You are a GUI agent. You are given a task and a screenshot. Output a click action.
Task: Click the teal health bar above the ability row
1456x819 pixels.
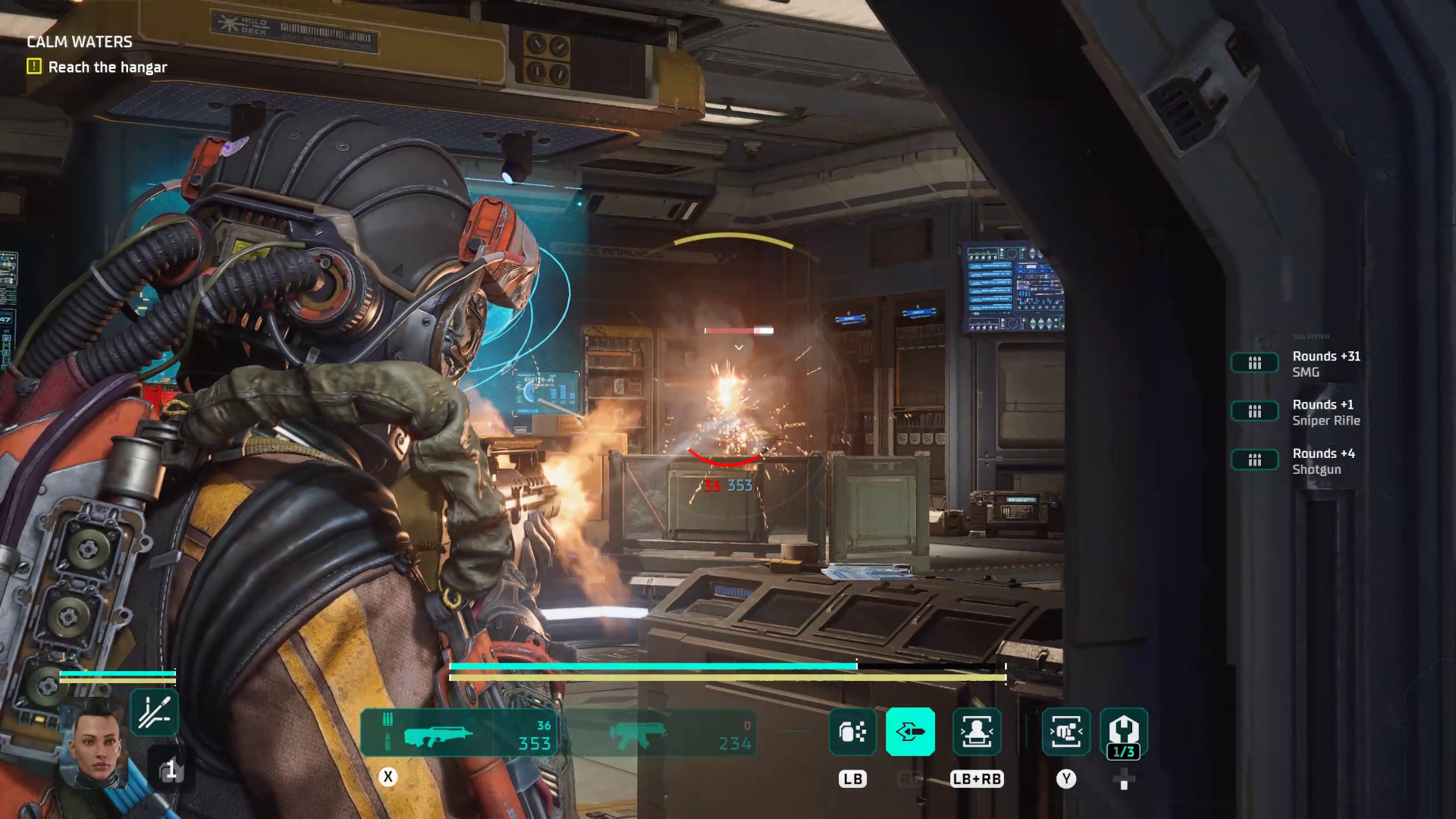[x=652, y=665]
